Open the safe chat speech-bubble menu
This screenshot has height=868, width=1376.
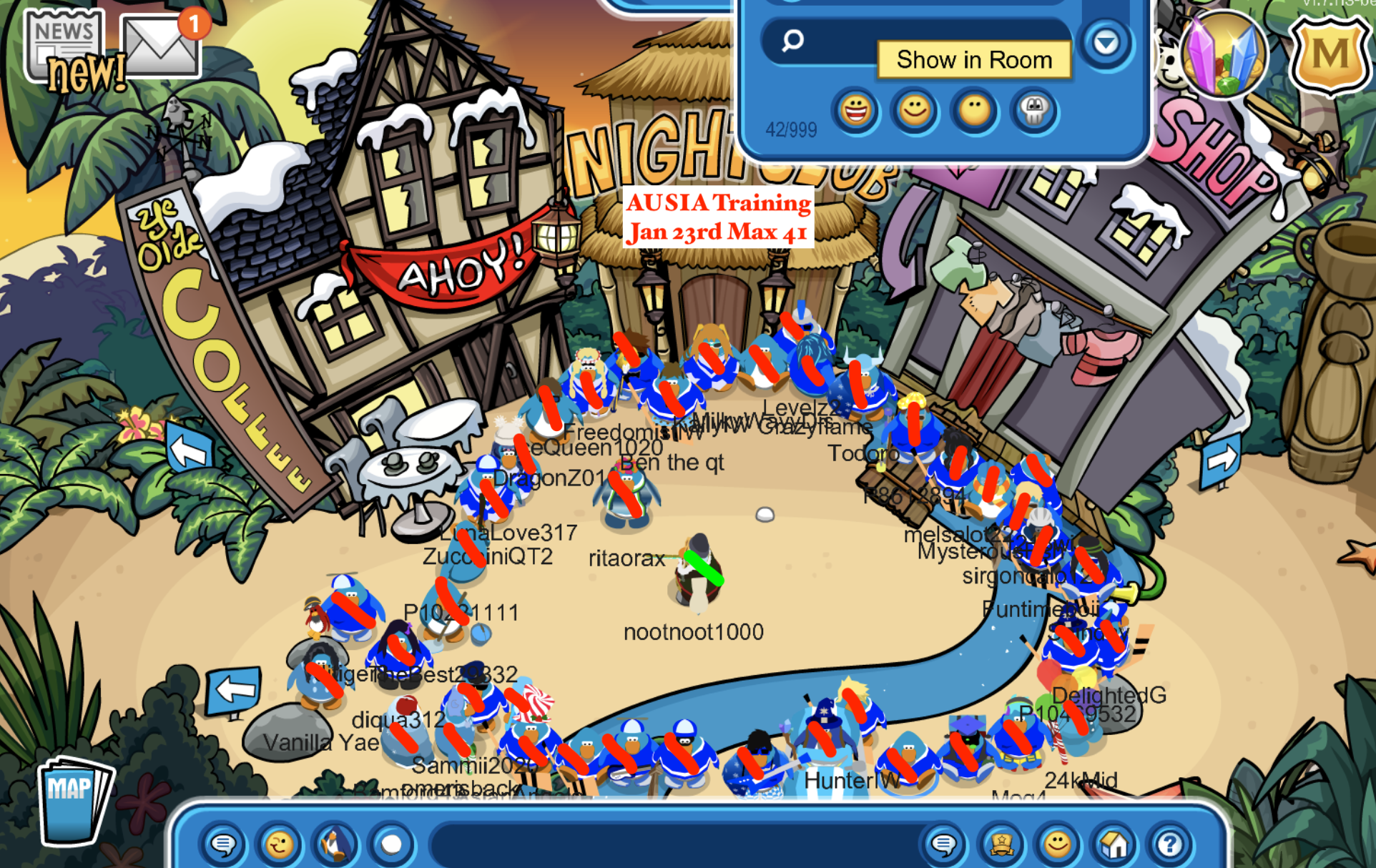click(x=223, y=845)
